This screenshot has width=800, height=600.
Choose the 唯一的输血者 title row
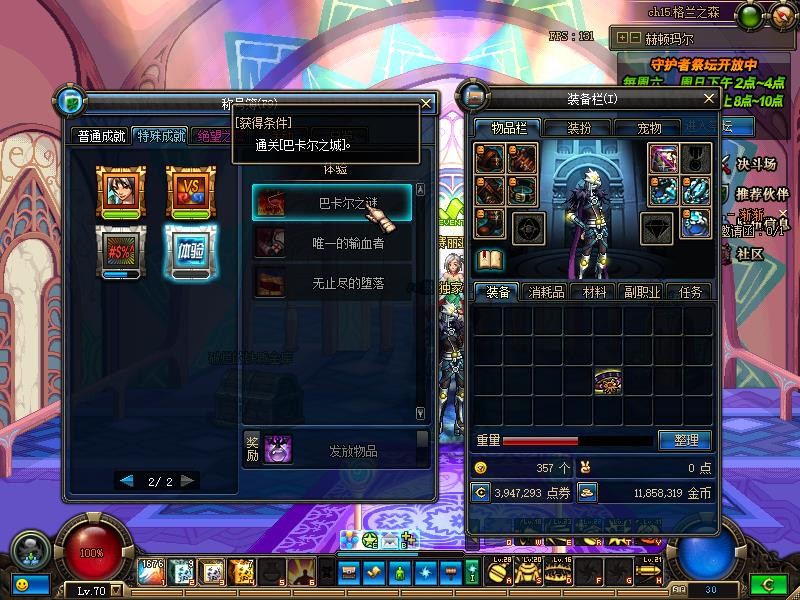tap(331, 243)
